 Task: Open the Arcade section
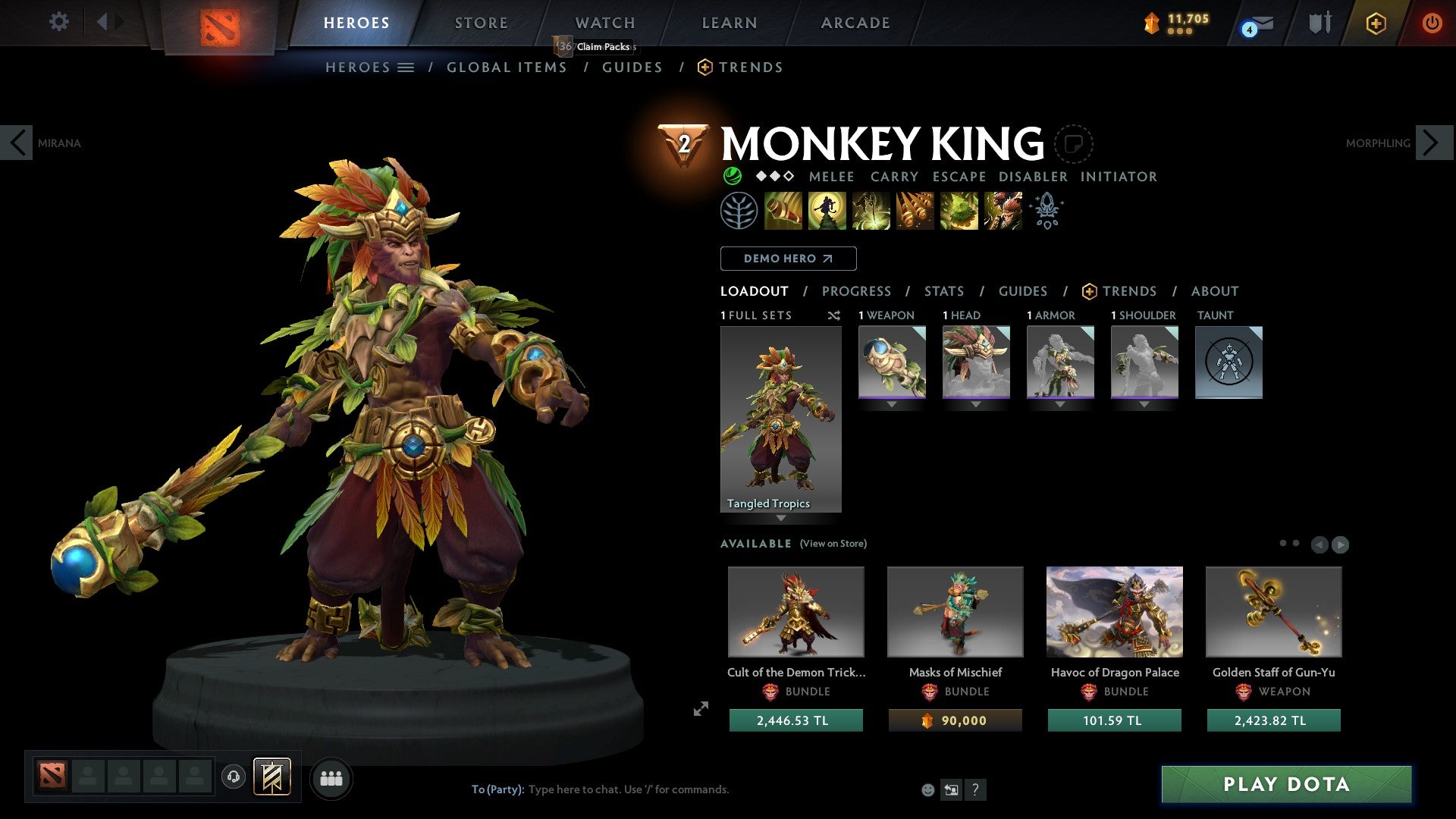tap(855, 22)
